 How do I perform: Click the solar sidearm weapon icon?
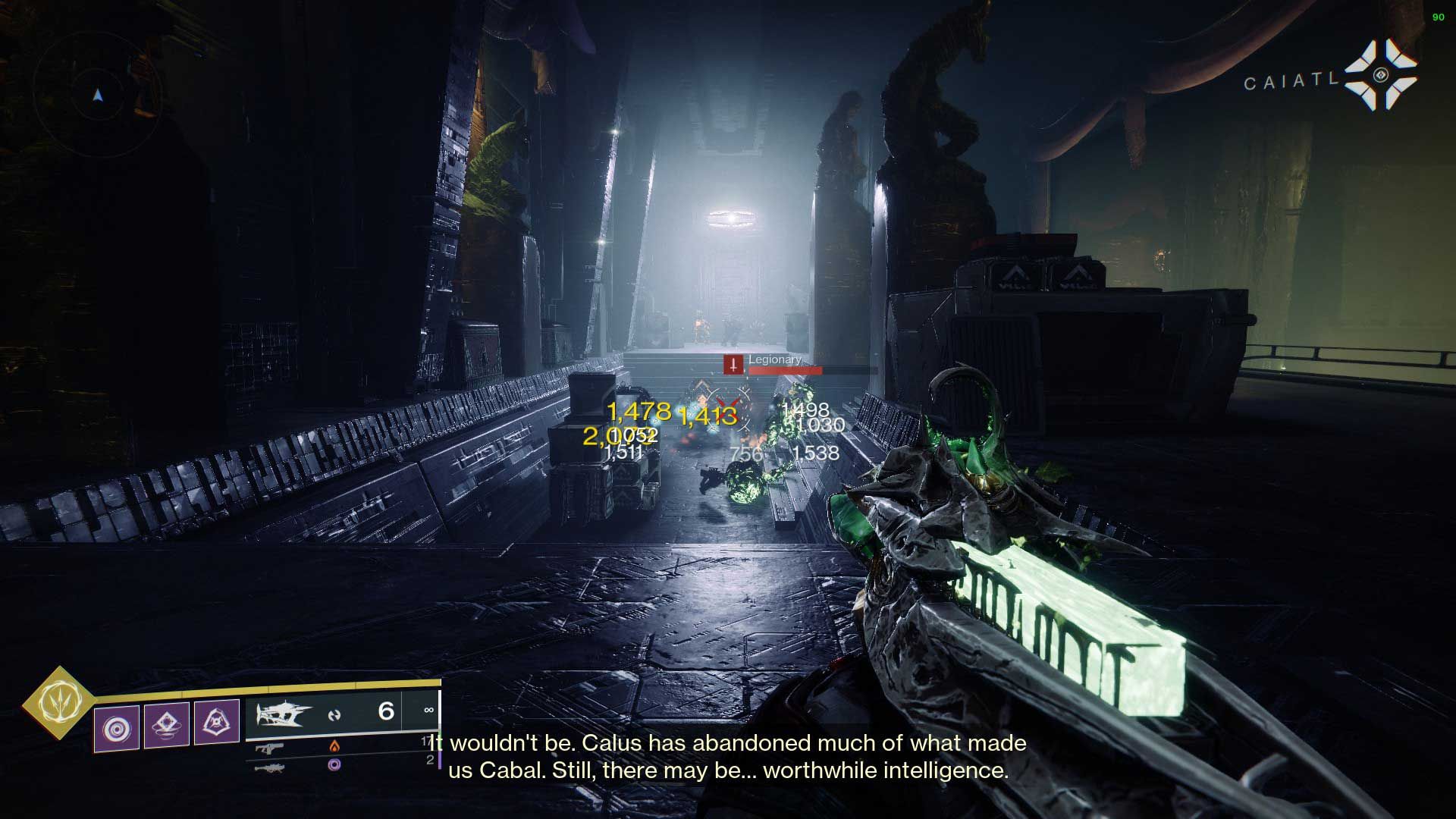[270, 748]
